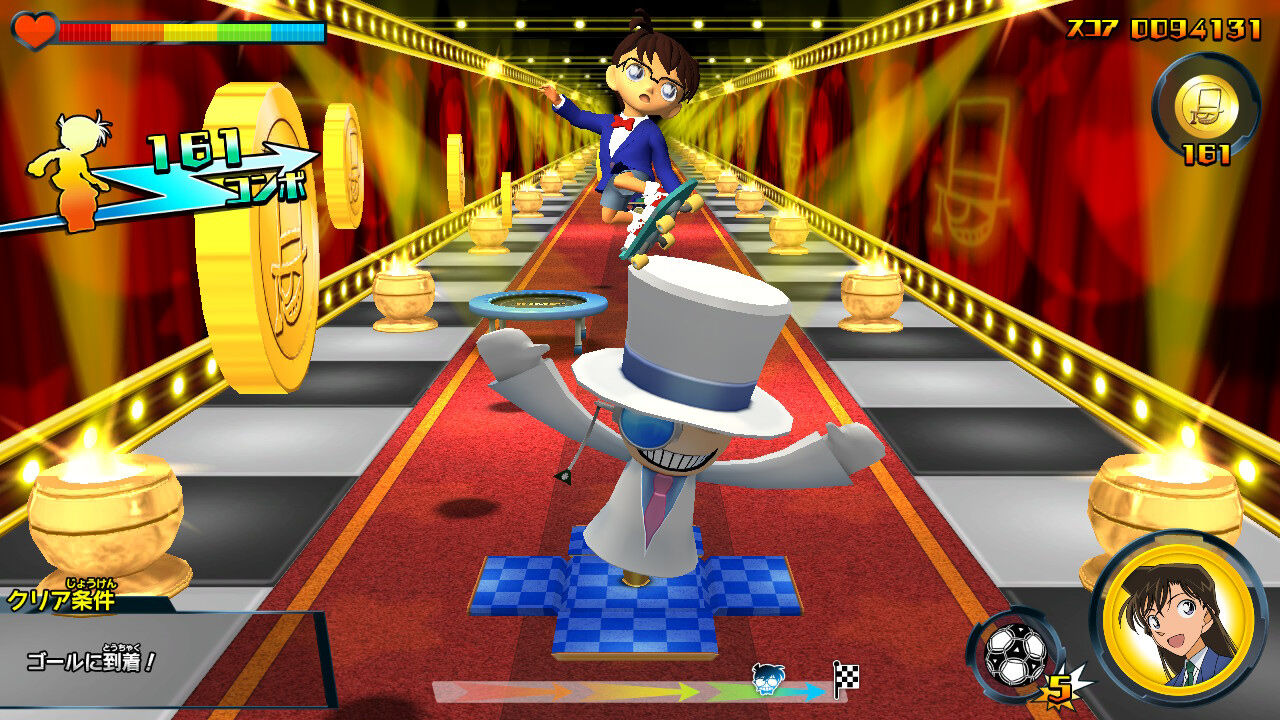Select the coin counter icon top right
Screen dimensions: 1280x720
[1206, 105]
